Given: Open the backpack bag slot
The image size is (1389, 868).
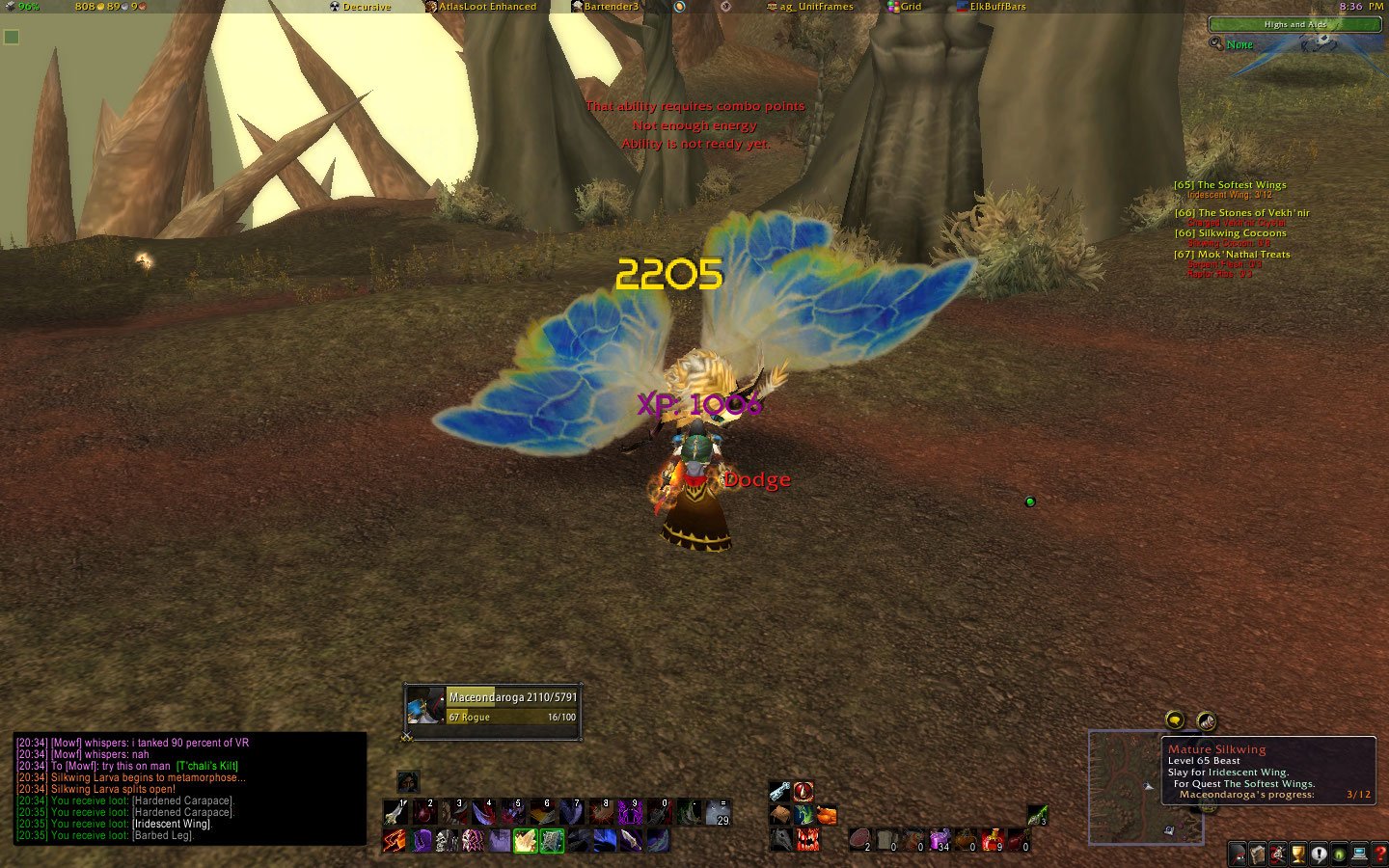Looking at the screenshot, I should tap(781, 814).
